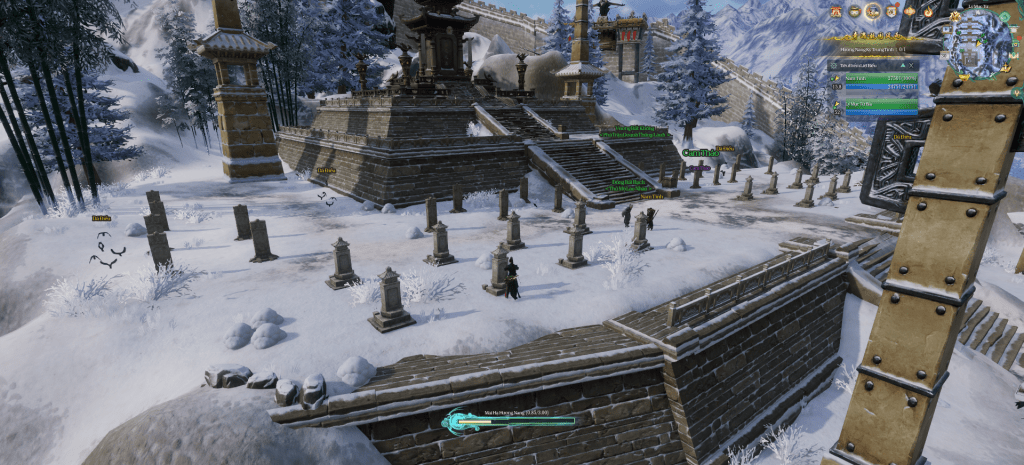Screen dimensions: 1024x465
Task: Click the golden boat icon by minimap
Action: [1005, 68]
